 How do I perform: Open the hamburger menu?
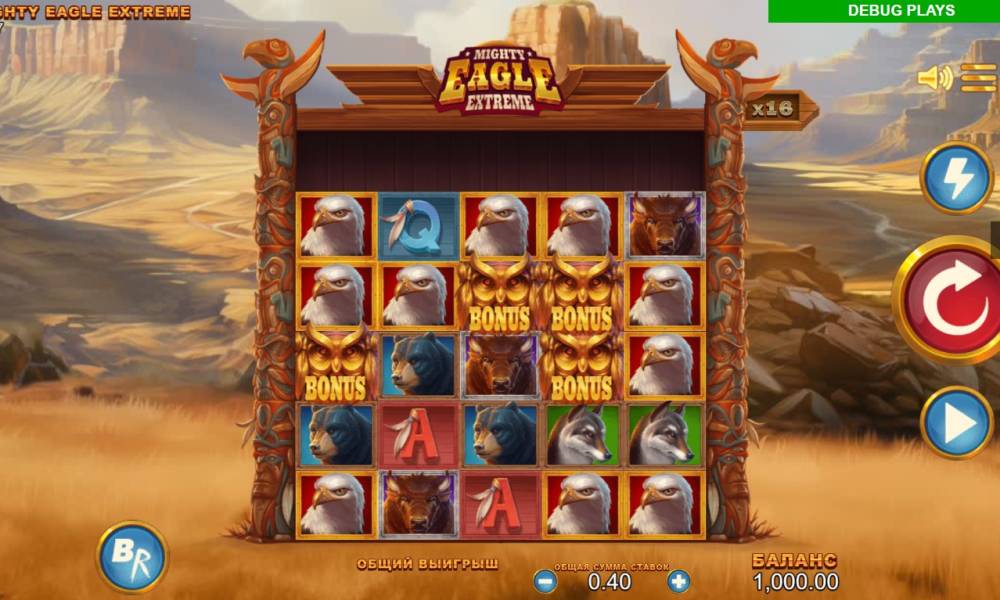coord(979,78)
